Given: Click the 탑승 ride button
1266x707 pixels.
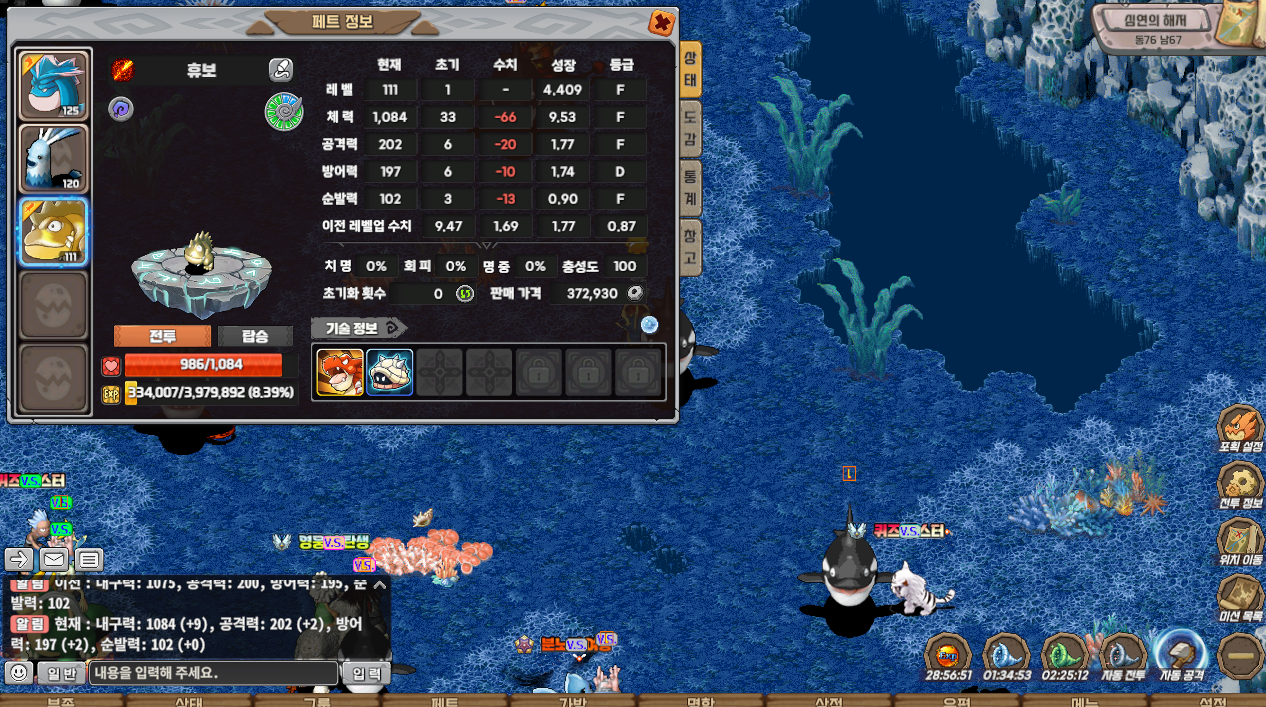Looking at the screenshot, I should 255,336.
